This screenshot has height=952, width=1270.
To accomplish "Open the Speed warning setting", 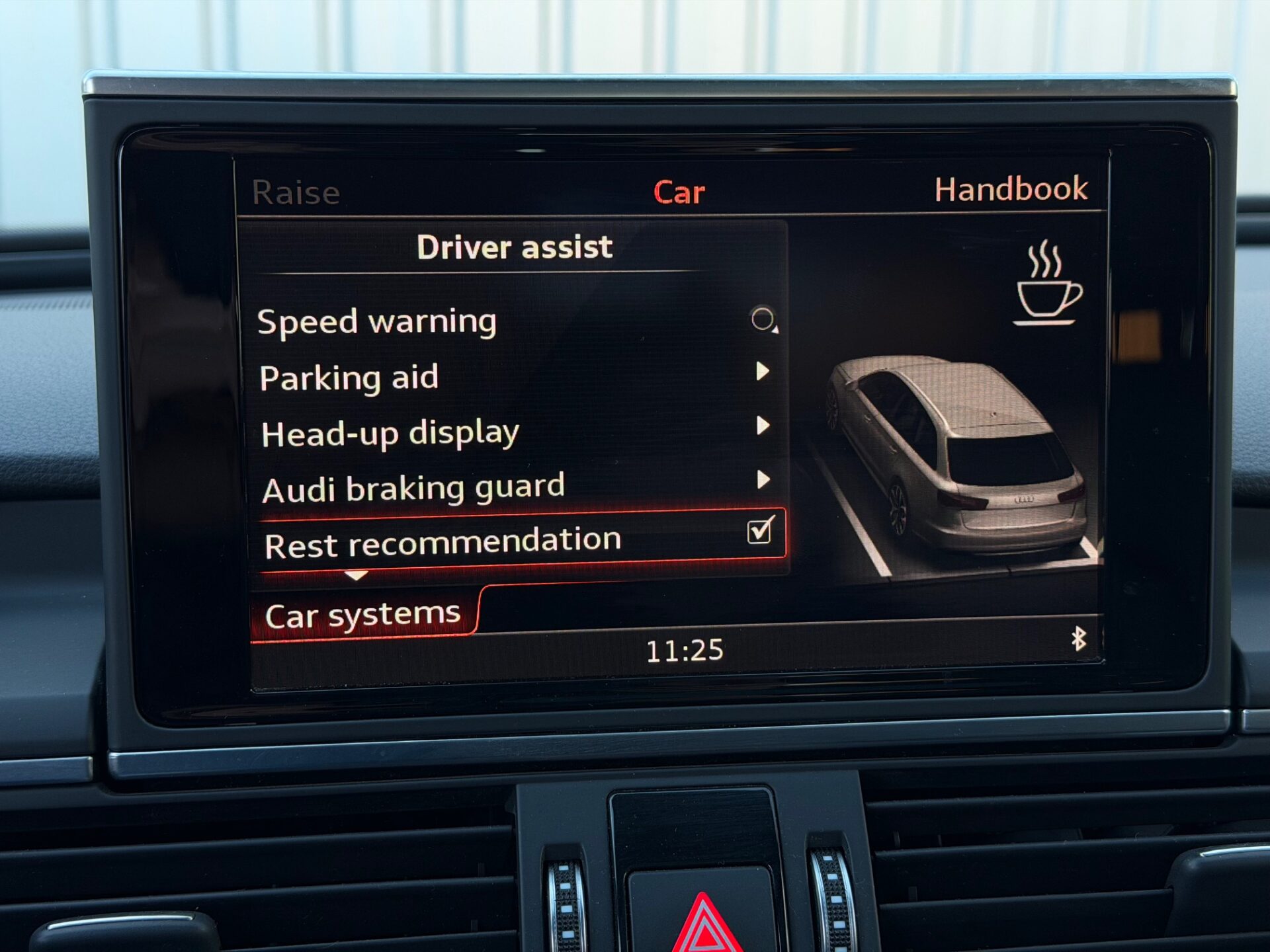I will [x=377, y=323].
